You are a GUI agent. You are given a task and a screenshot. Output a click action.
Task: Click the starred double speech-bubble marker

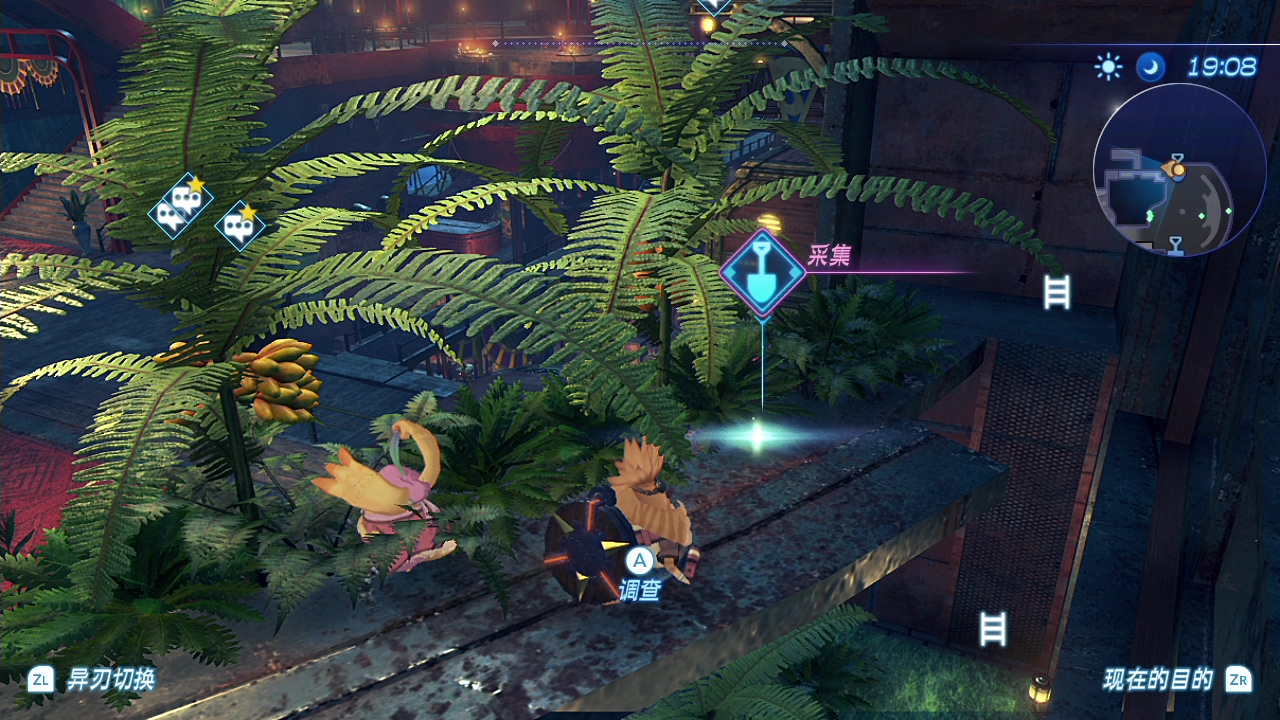(180, 206)
